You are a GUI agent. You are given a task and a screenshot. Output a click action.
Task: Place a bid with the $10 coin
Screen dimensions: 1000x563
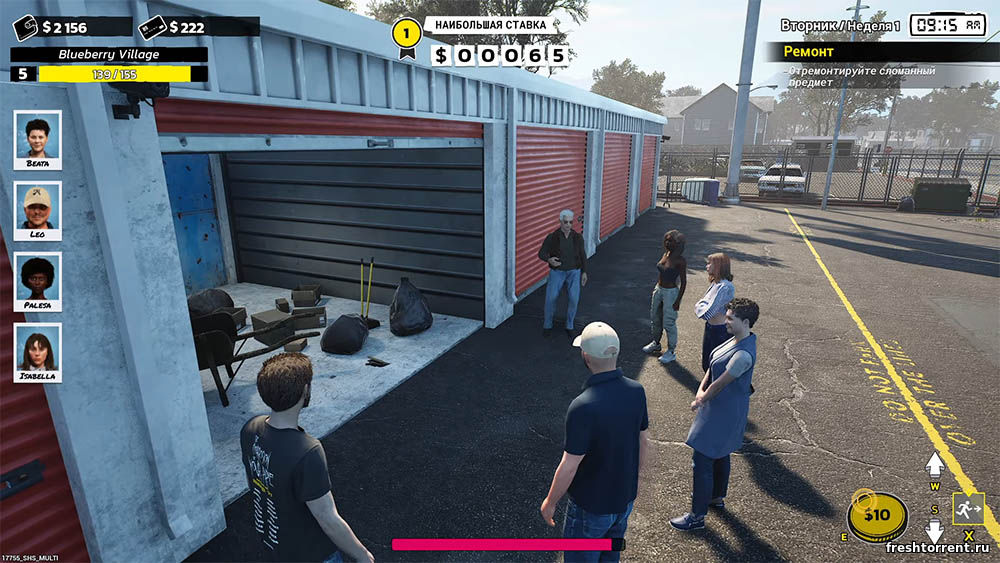(877, 516)
